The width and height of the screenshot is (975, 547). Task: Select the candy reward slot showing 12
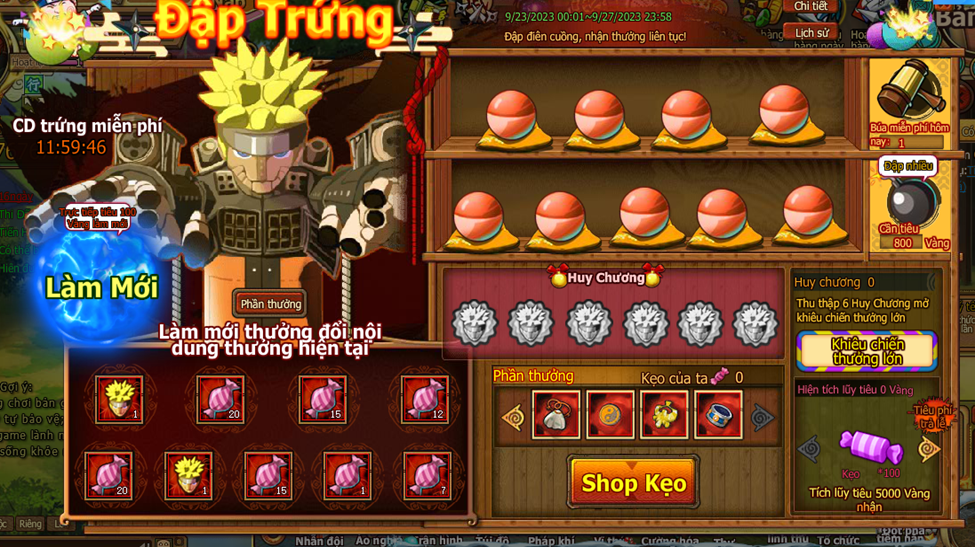pos(425,399)
